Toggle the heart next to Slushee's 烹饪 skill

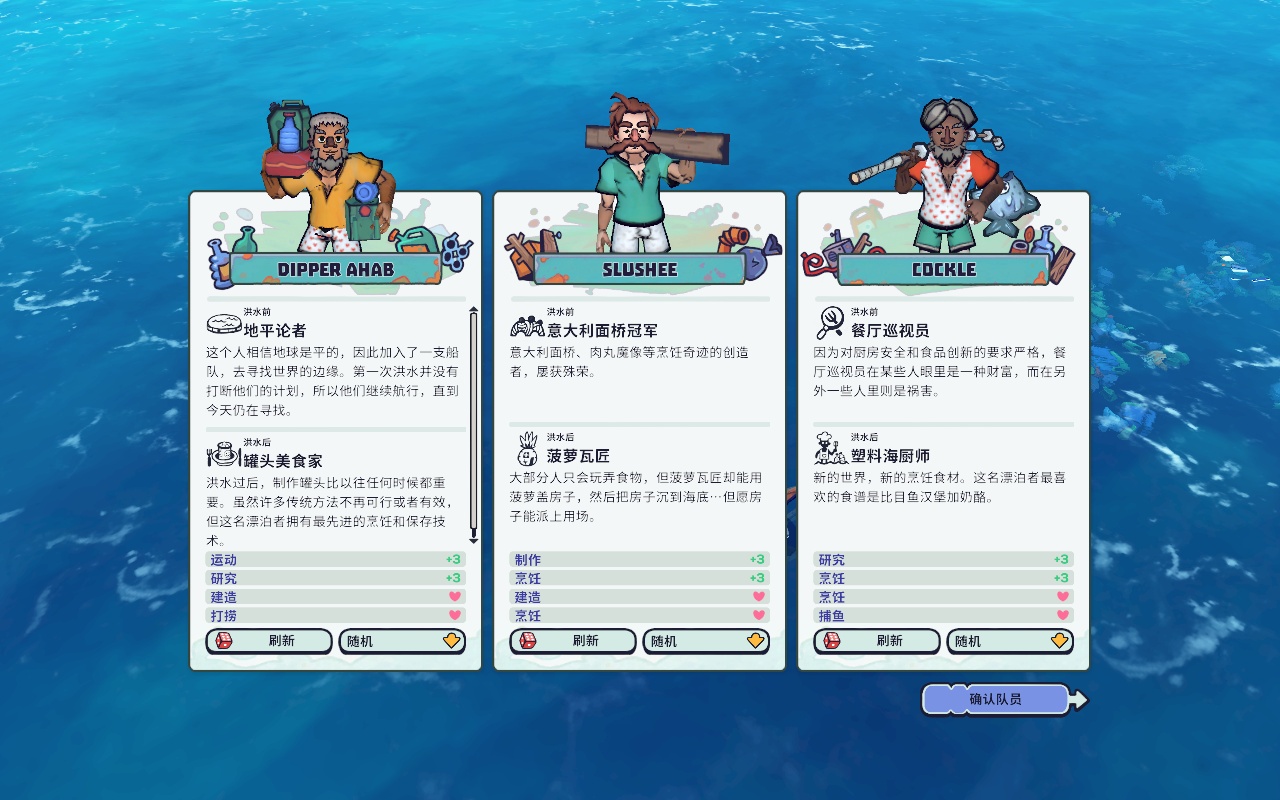pos(761,616)
